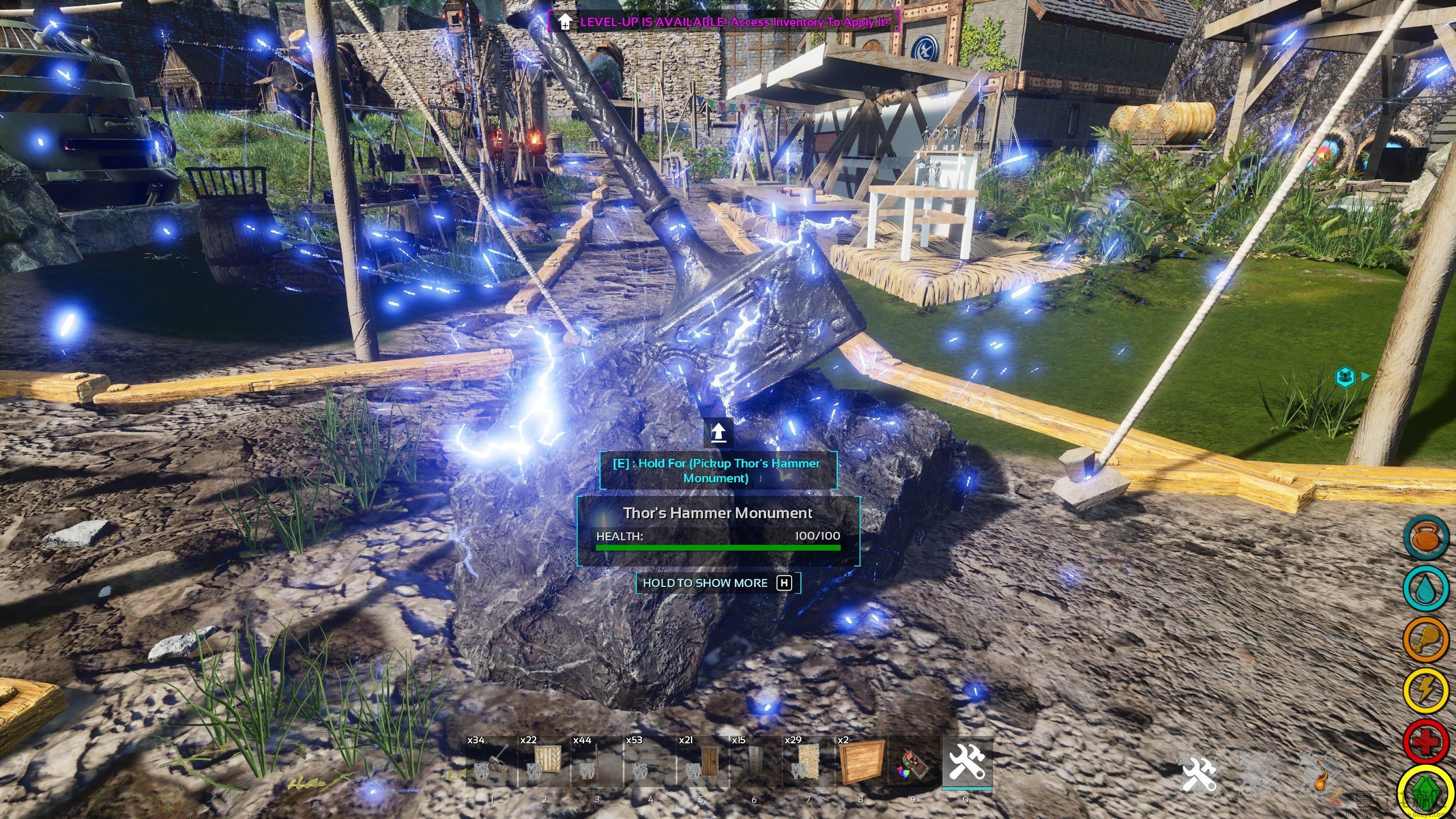
Task: Select the x53 hotbar slot
Action: point(650,762)
